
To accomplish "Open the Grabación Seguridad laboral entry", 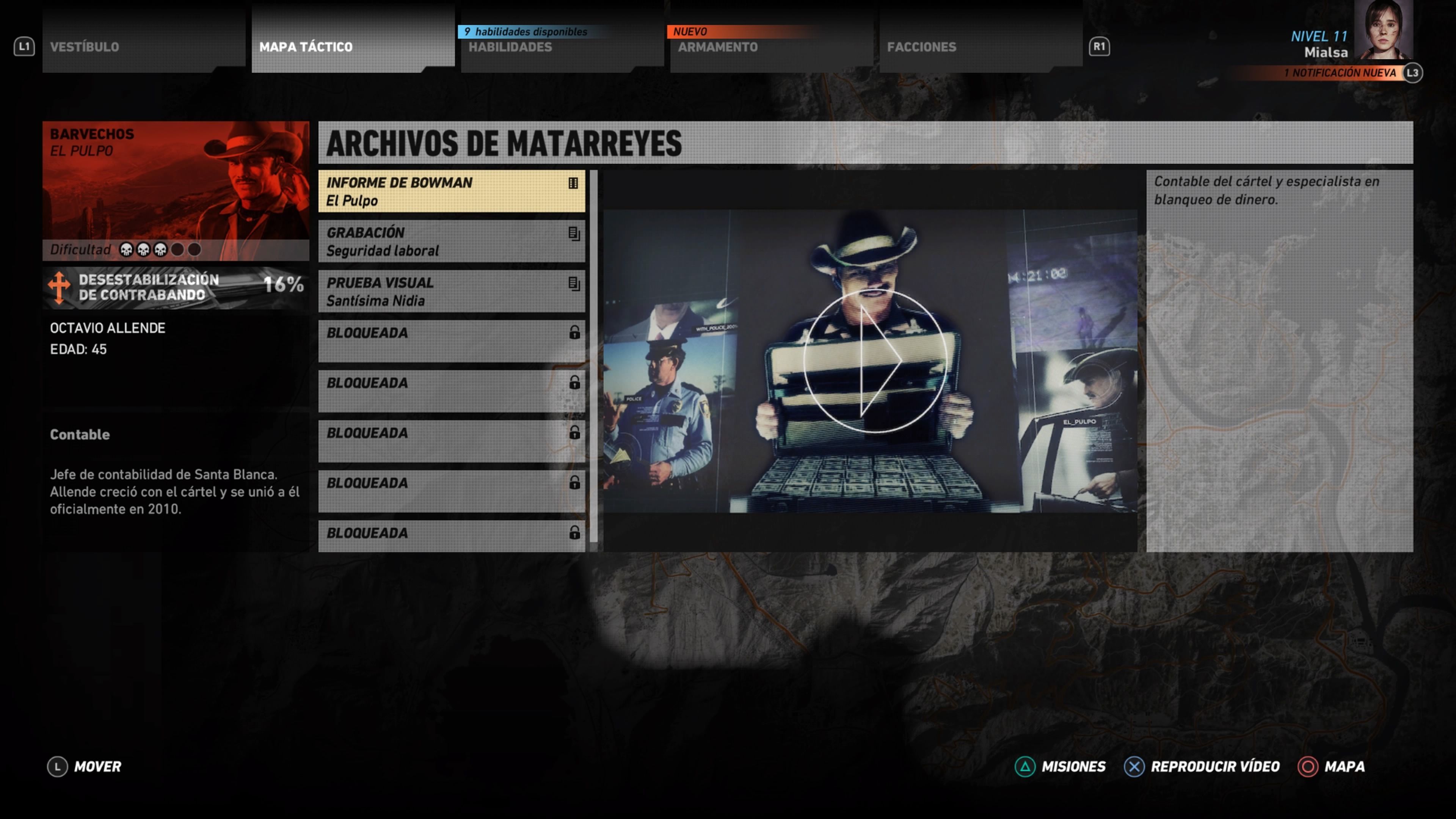I will click(x=451, y=242).
